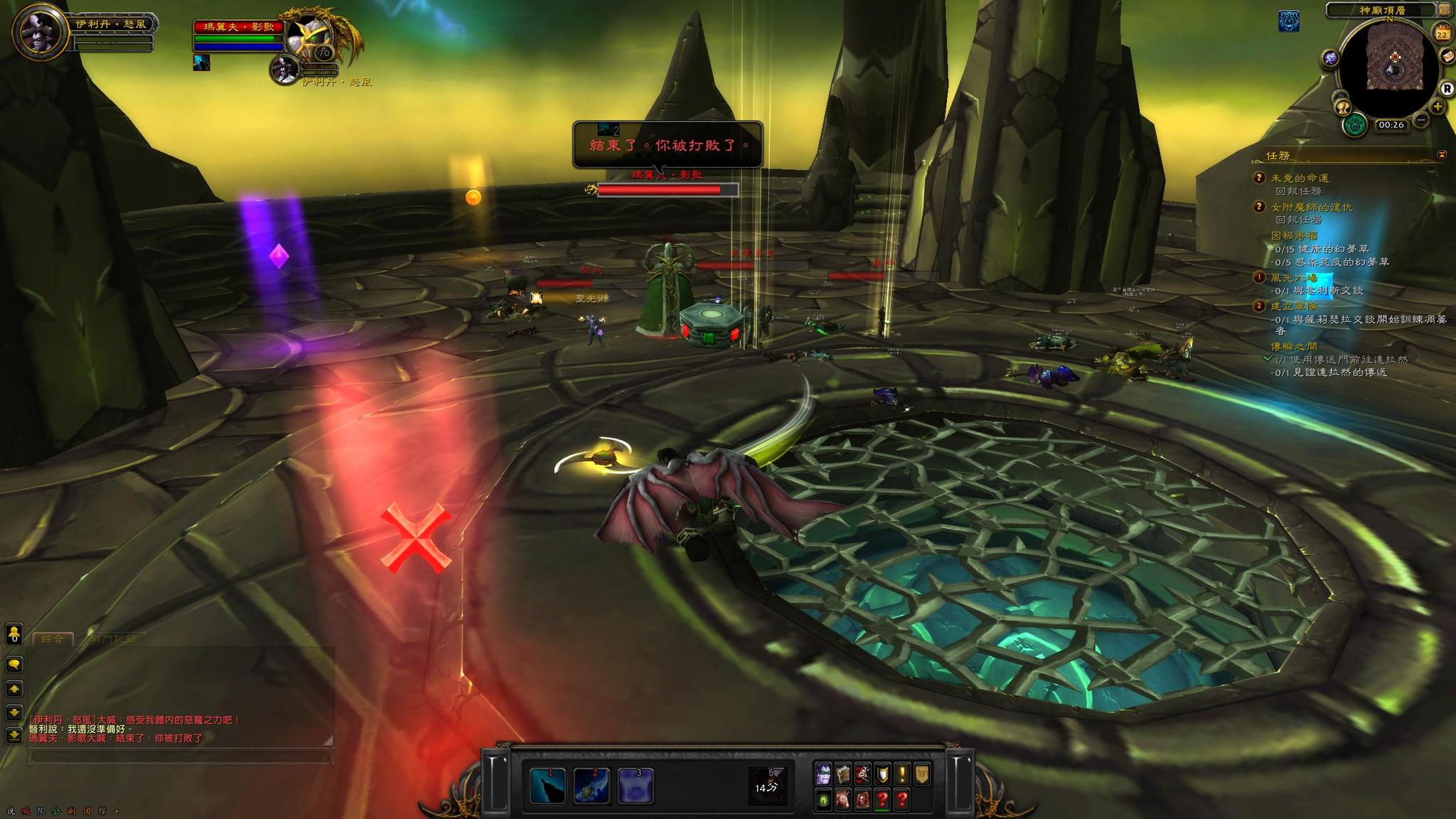Click the minimap's zoom-in plus button
This screenshot has height=819, width=1456.
point(1438,107)
